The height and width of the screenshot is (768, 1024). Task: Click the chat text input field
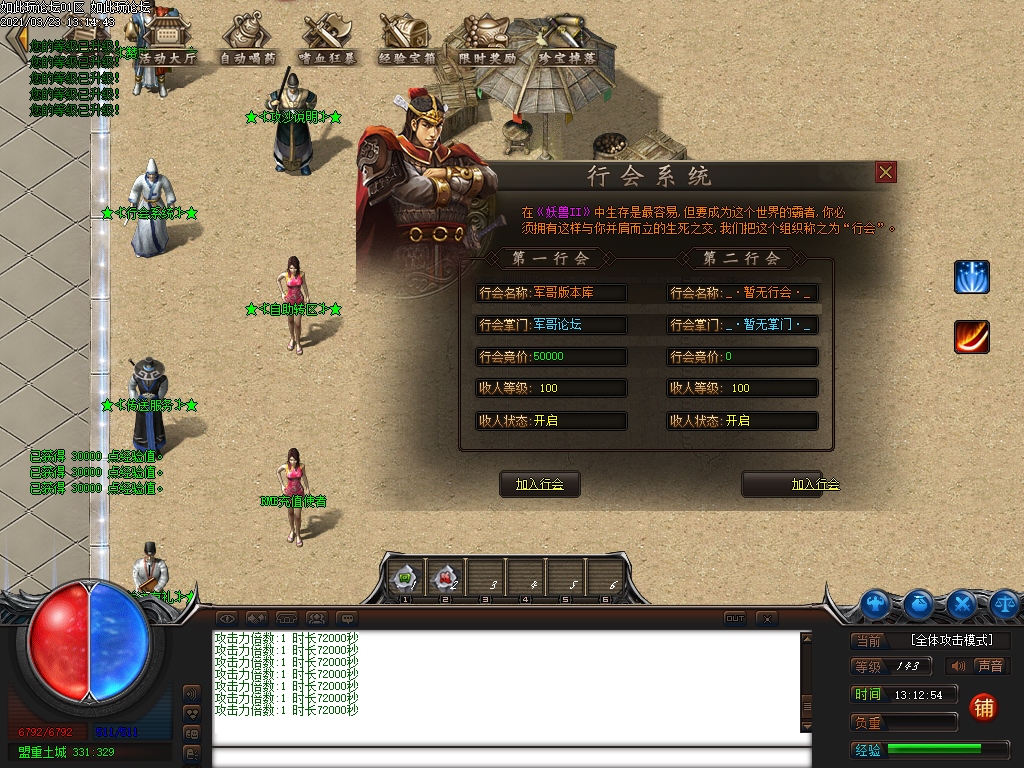[510, 756]
